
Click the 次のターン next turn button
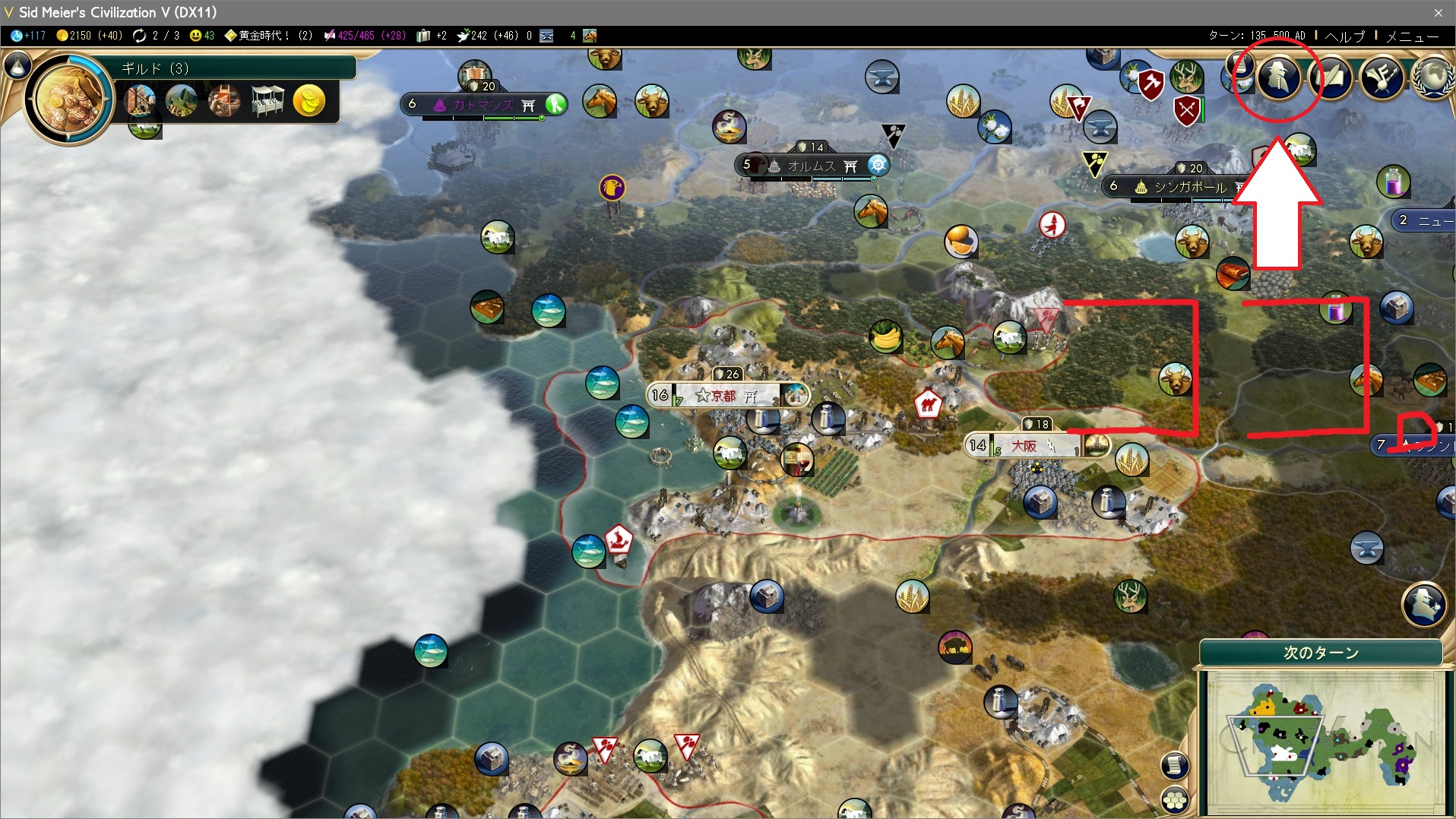click(1321, 653)
